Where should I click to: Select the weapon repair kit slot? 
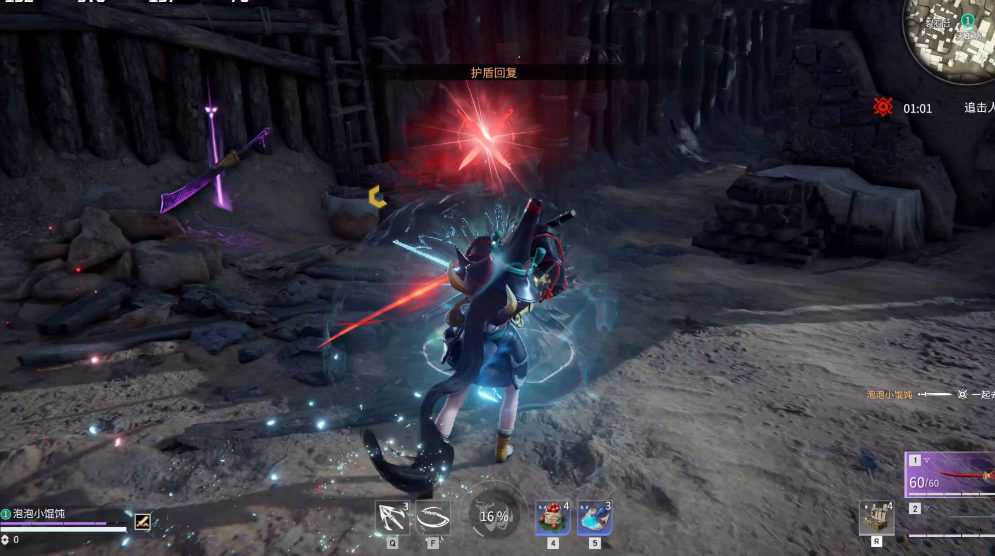pyautogui.click(x=876, y=517)
